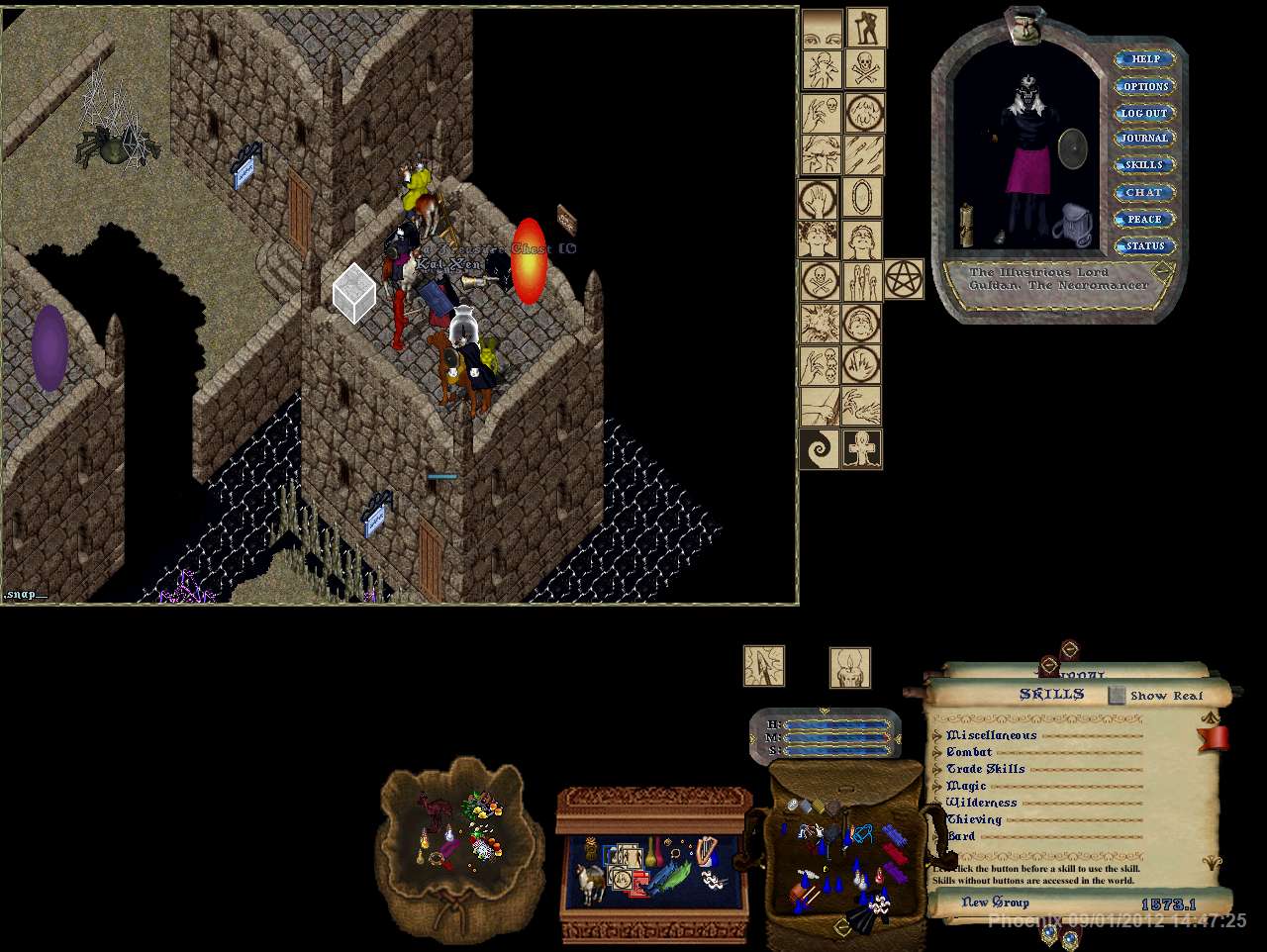
Task: Open the Journal from the paperdoll
Action: pyautogui.click(x=1145, y=139)
